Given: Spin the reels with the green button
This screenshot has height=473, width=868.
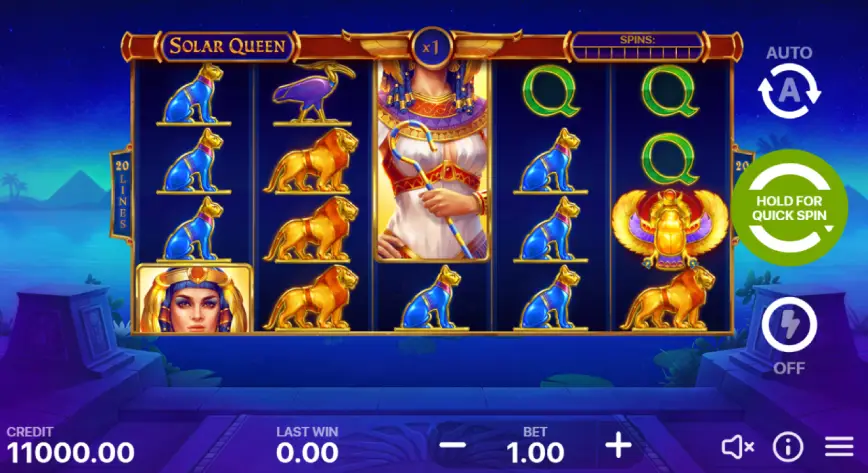Looking at the screenshot, I should point(789,208).
